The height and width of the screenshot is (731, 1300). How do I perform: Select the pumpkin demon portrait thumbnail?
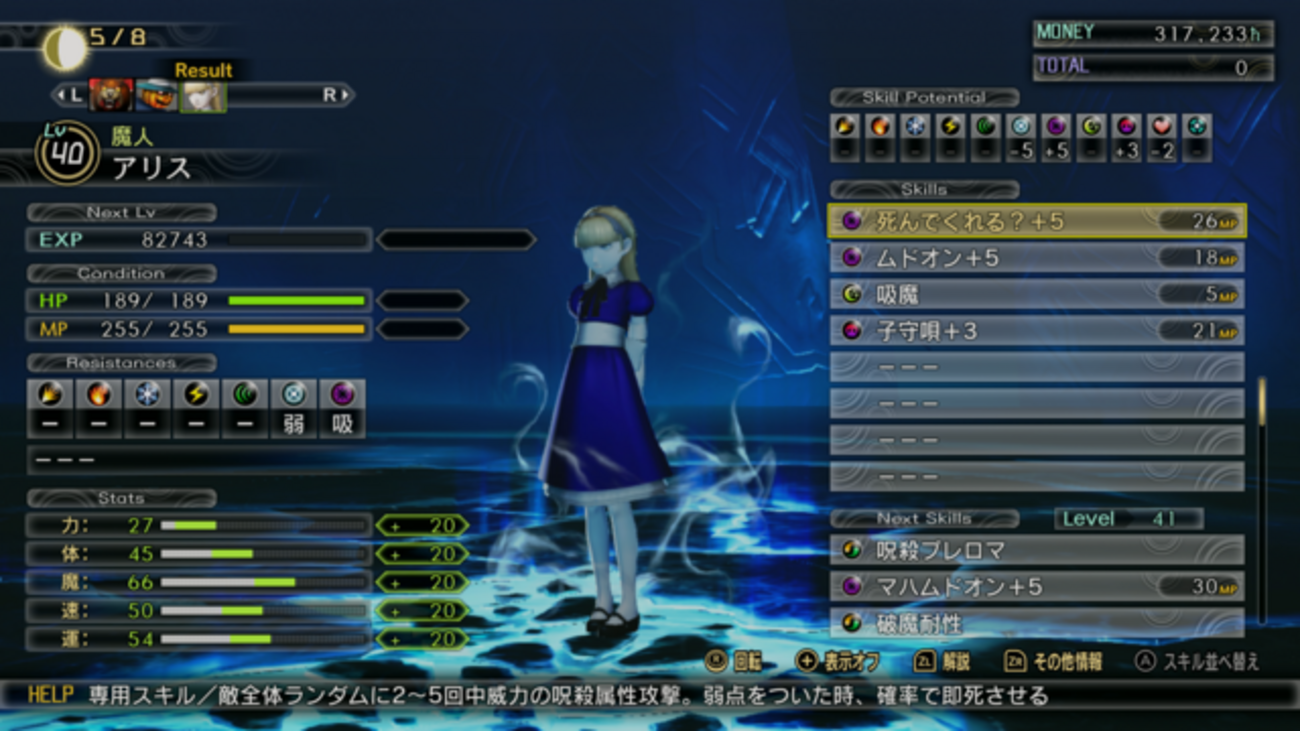coord(156,96)
